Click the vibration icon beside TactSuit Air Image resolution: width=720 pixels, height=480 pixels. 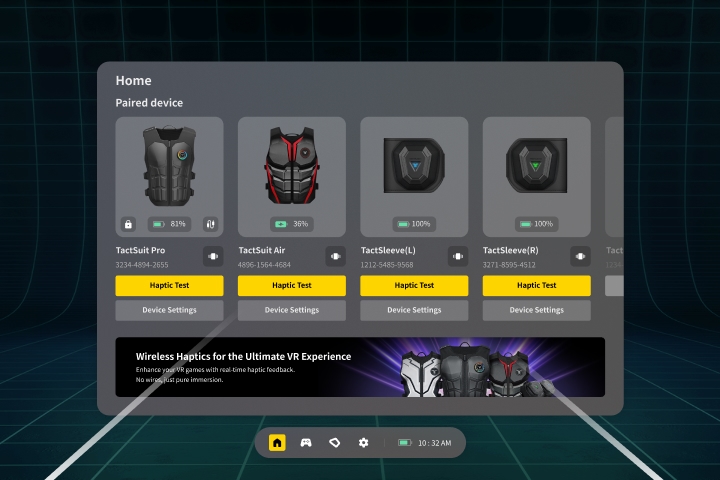(335, 257)
